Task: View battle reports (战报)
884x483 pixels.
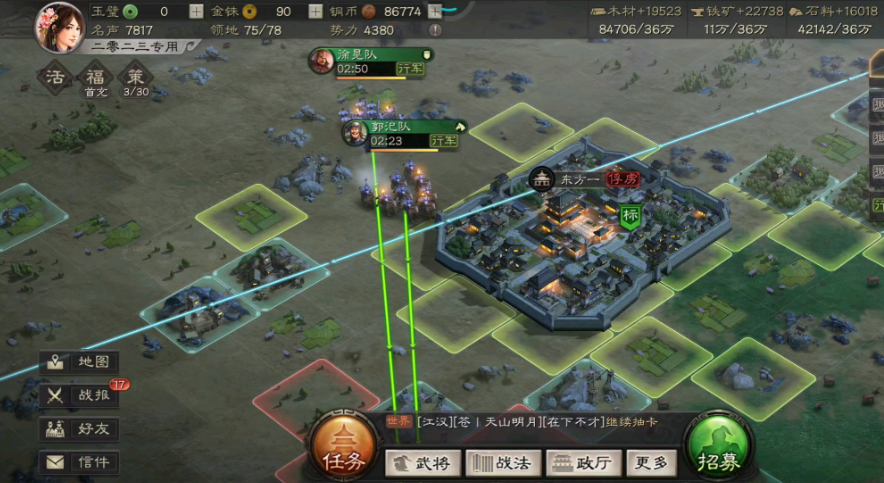Action: (x=81, y=395)
